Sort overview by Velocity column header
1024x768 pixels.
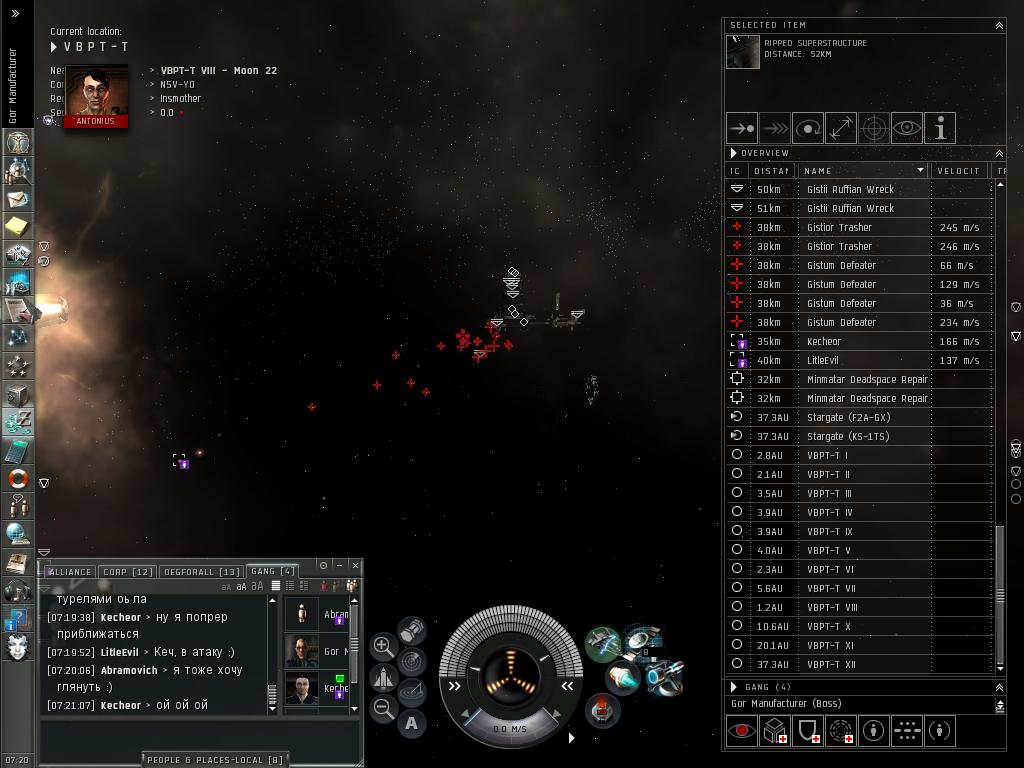click(x=958, y=171)
